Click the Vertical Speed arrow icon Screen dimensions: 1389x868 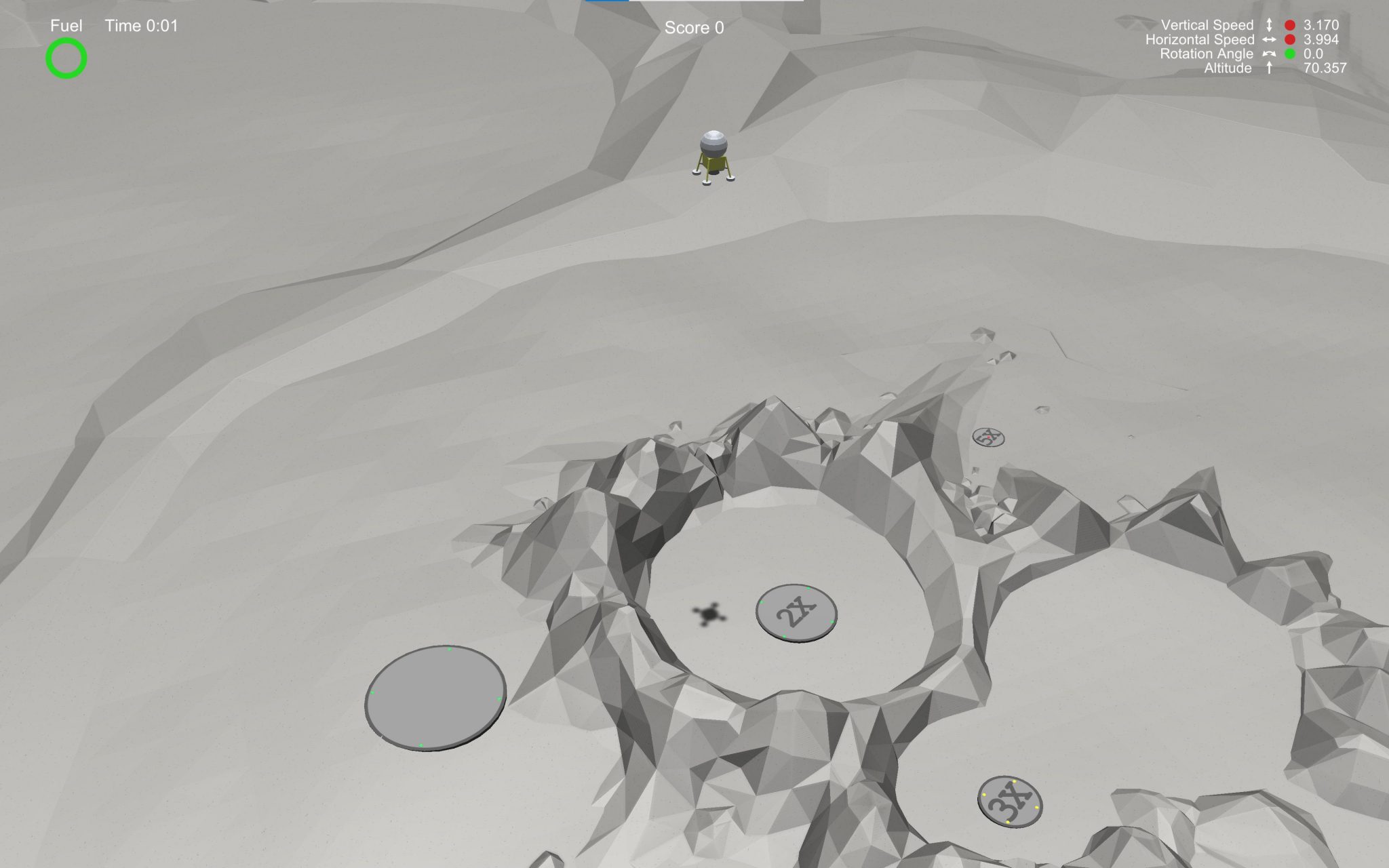click(x=1270, y=24)
